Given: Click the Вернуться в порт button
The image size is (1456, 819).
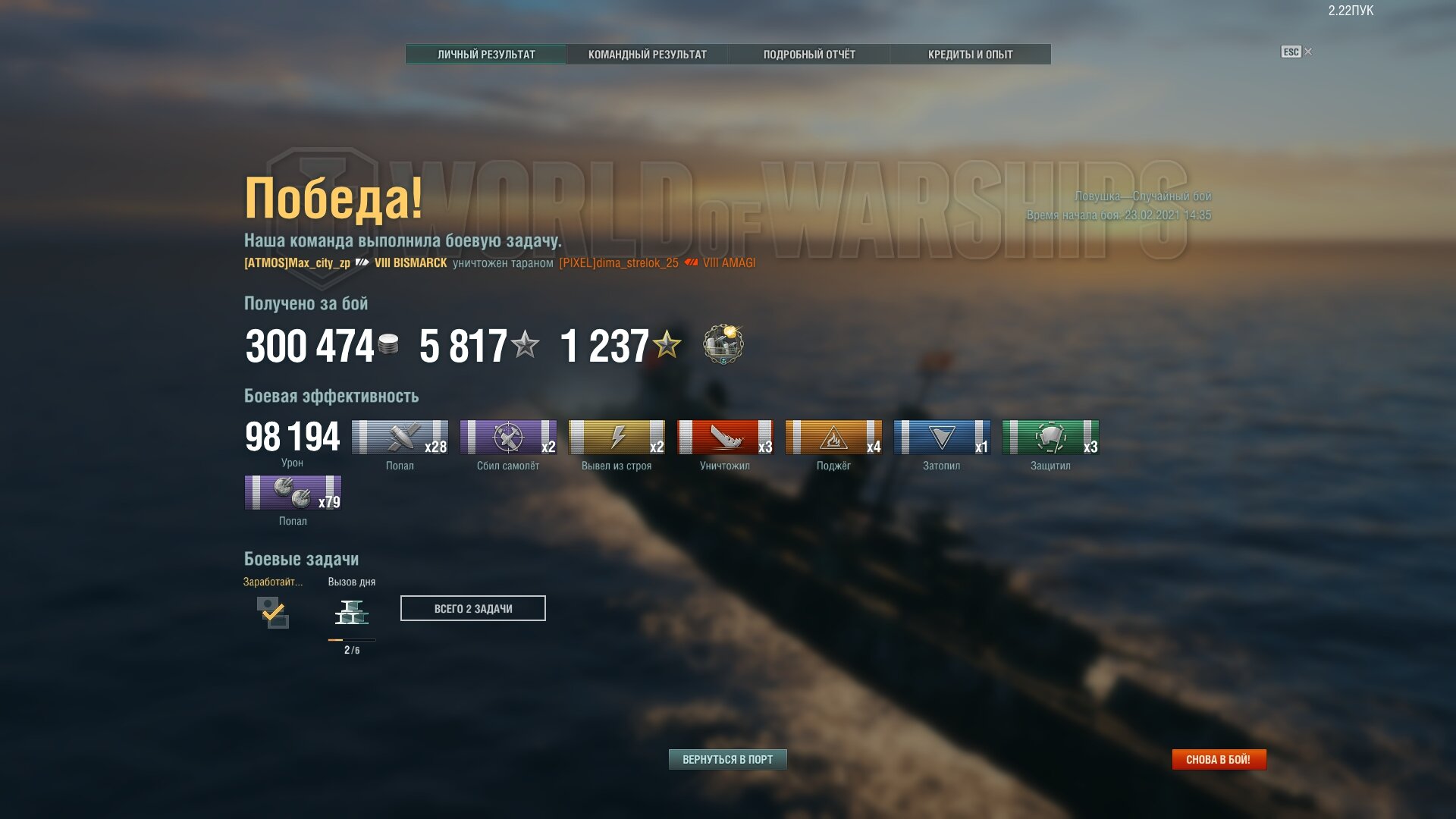Looking at the screenshot, I should 727,759.
